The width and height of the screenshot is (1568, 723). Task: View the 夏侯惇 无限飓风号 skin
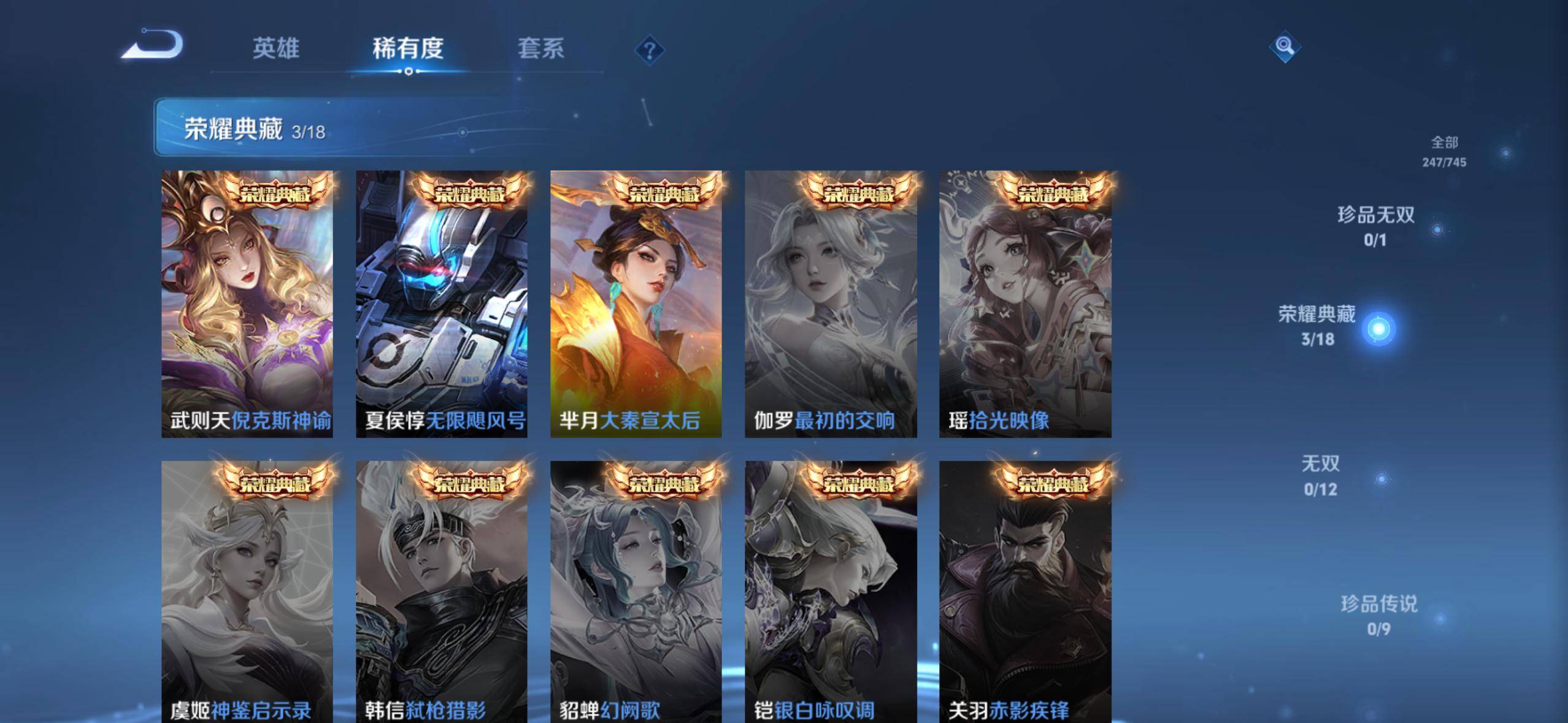442,304
